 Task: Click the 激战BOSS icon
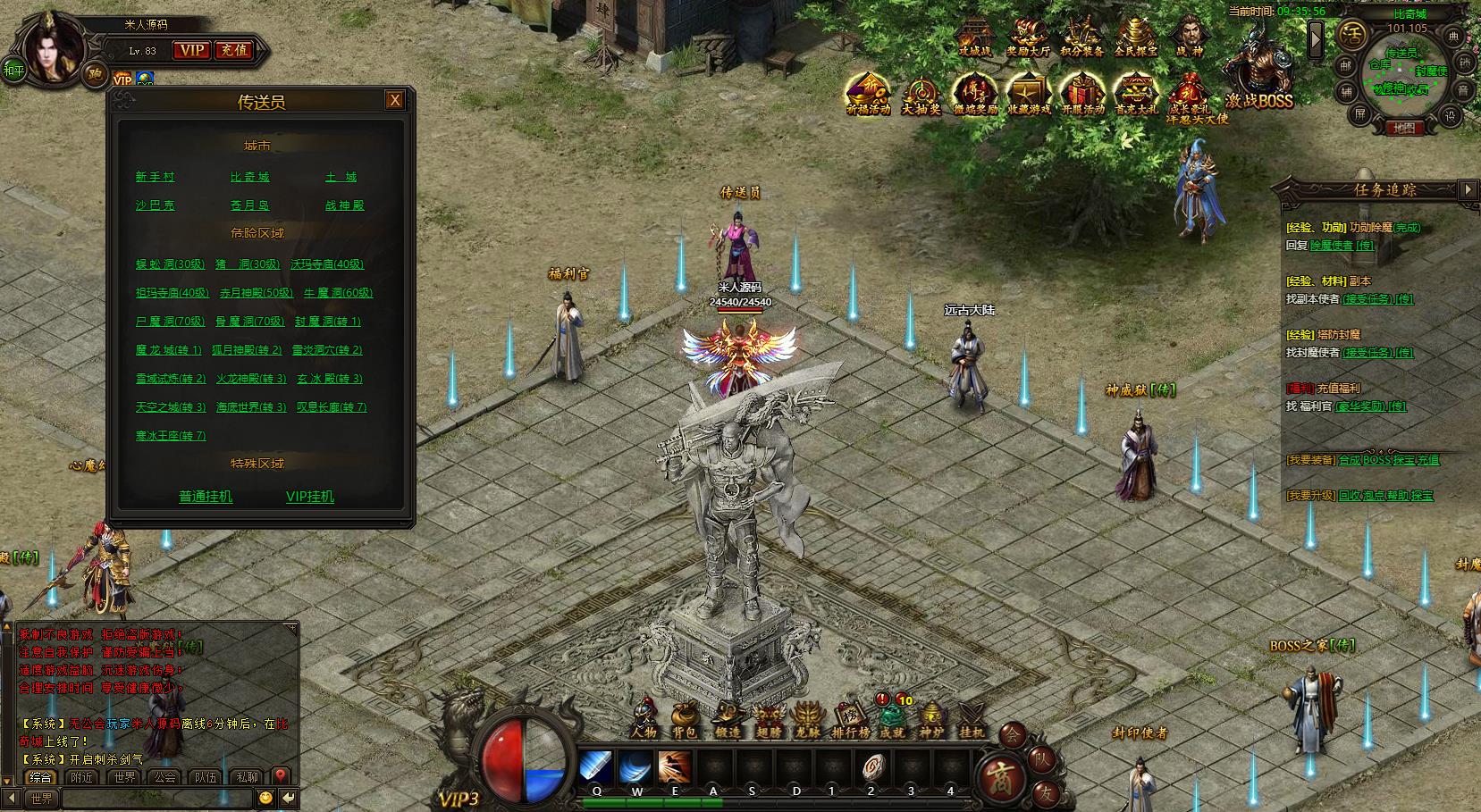1258,80
